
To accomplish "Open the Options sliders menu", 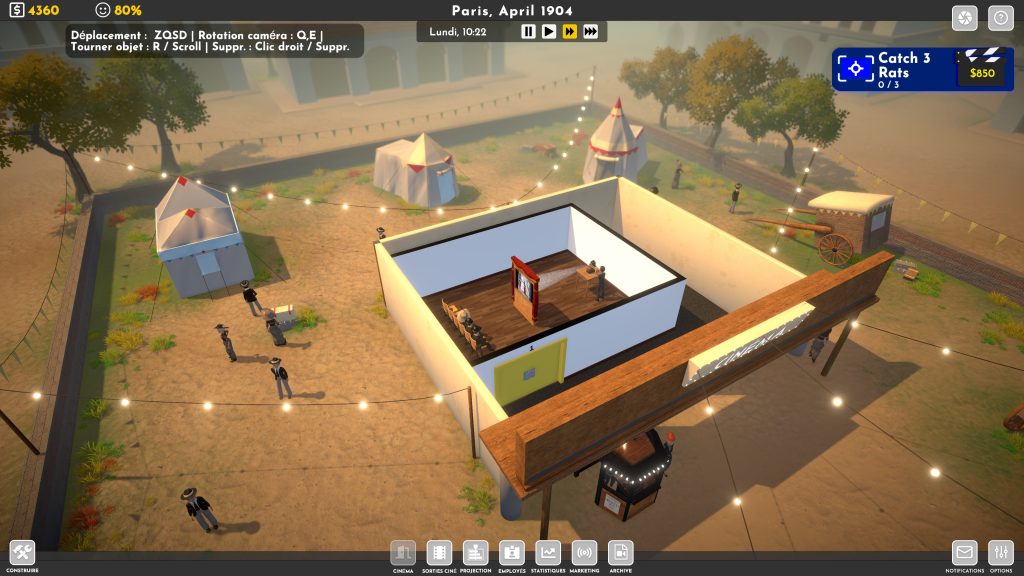I will [1000, 552].
